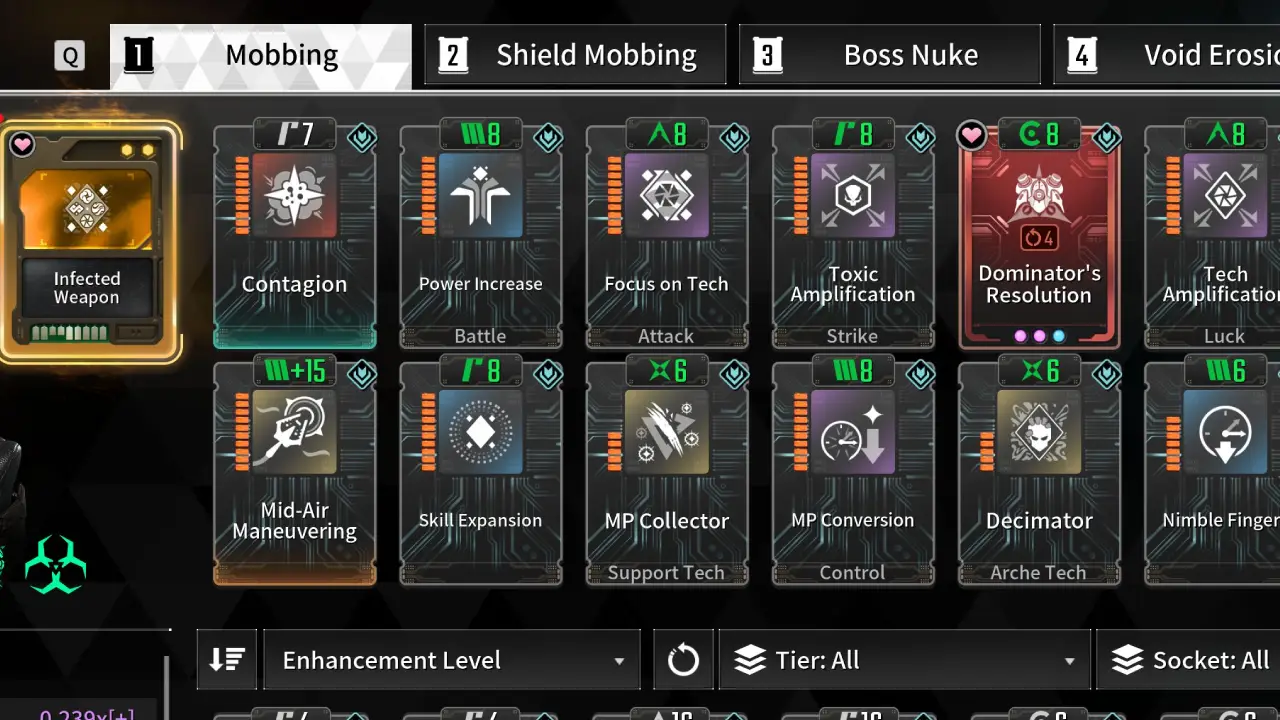Choose the MP Collector module
Image resolution: width=1280 pixels, height=720 pixels.
(666, 474)
